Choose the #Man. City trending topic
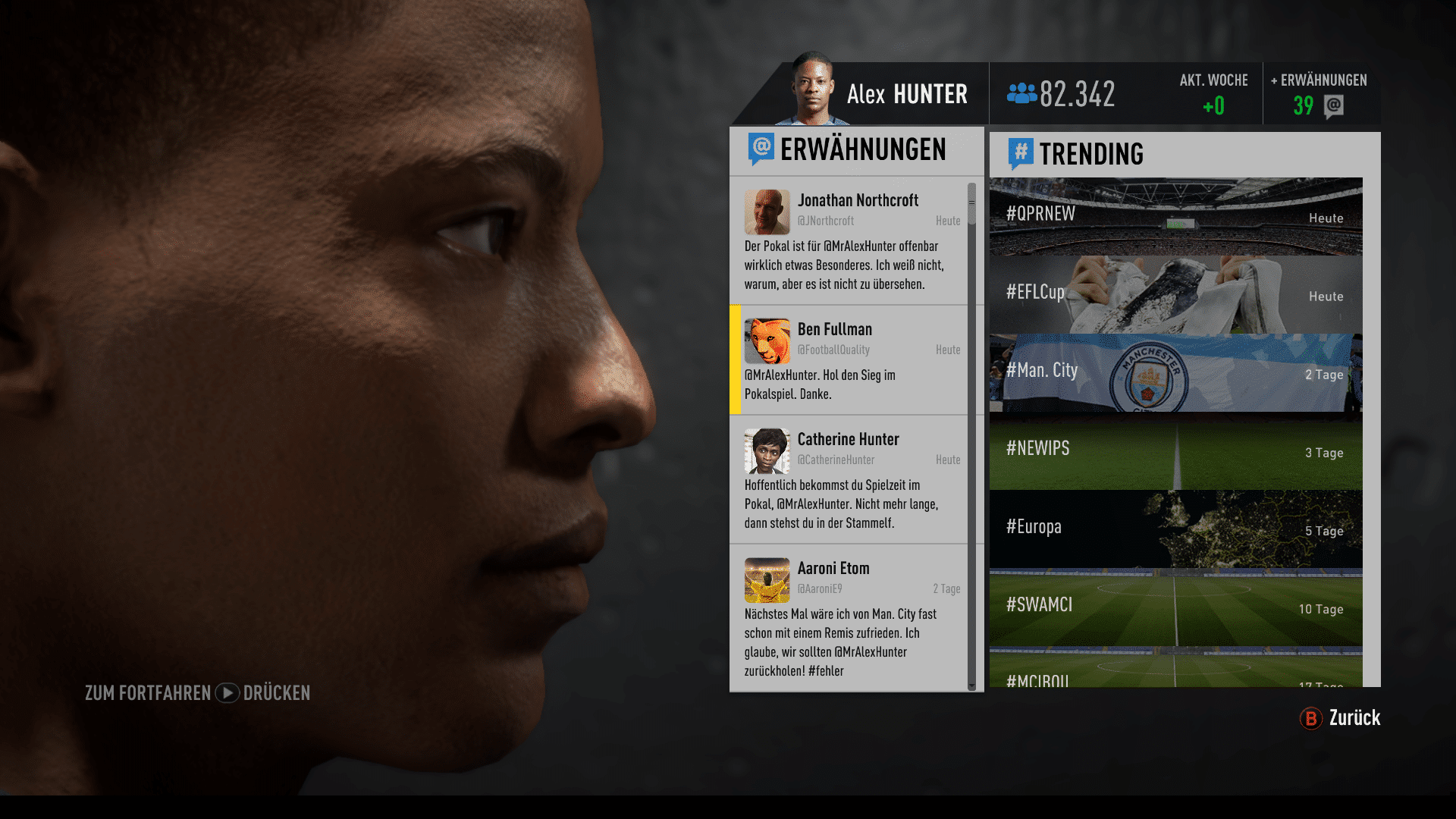 point(1175,372)
